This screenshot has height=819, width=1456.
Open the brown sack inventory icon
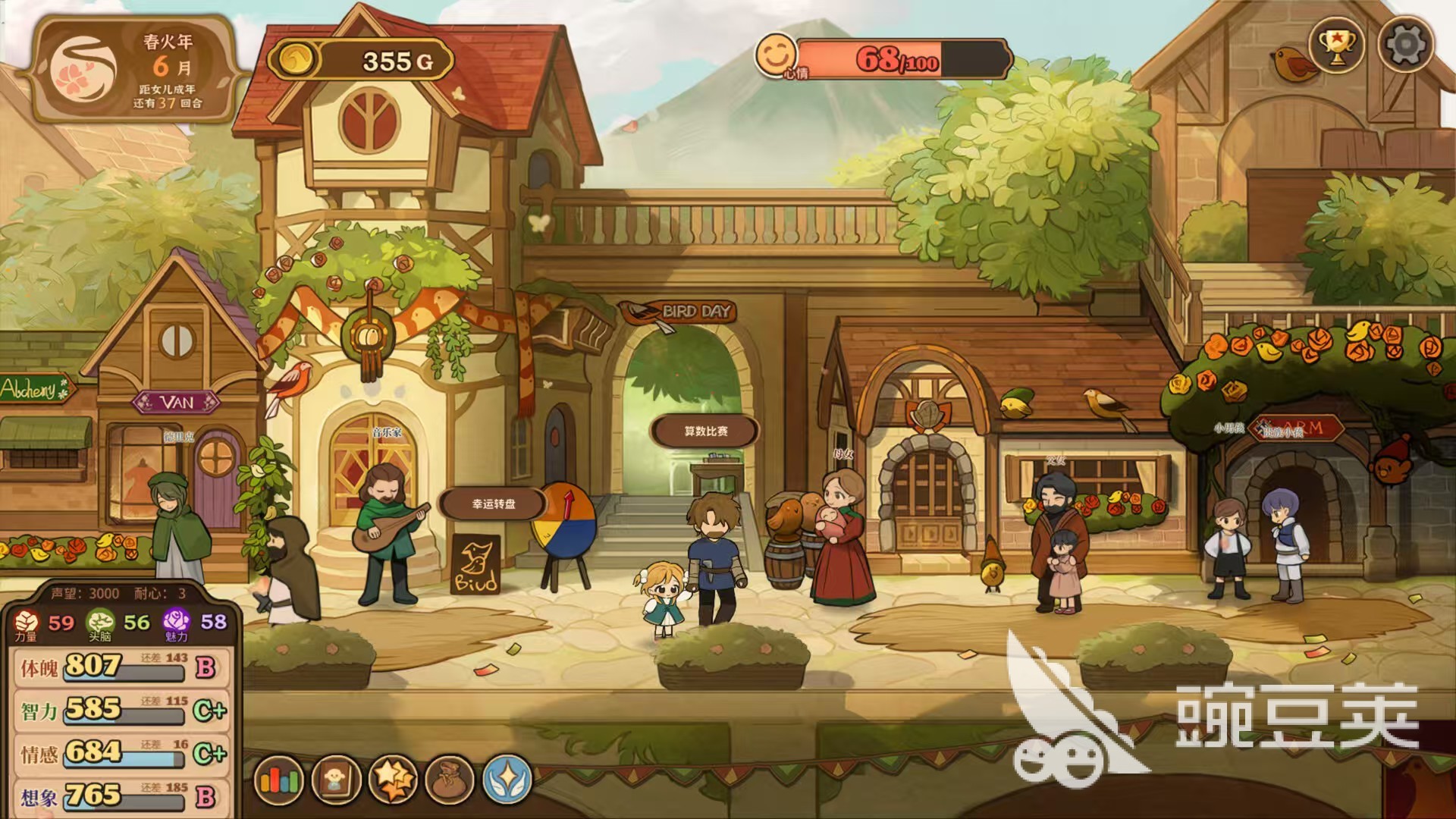click(x=450, y=780)
